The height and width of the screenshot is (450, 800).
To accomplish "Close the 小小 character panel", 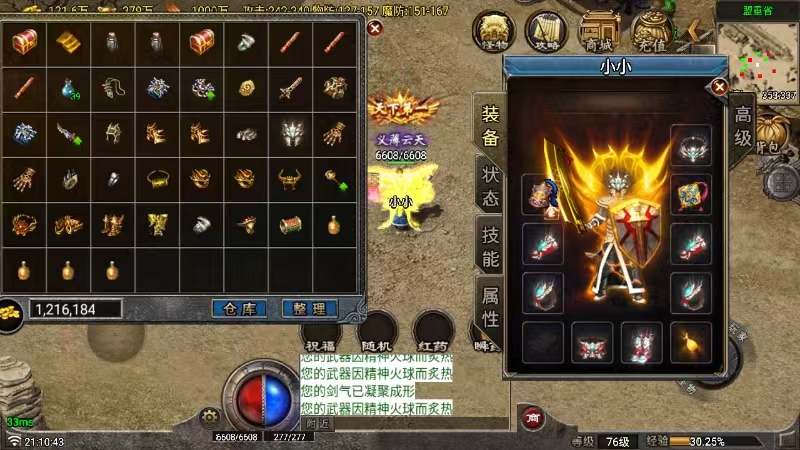I will 719,88.
